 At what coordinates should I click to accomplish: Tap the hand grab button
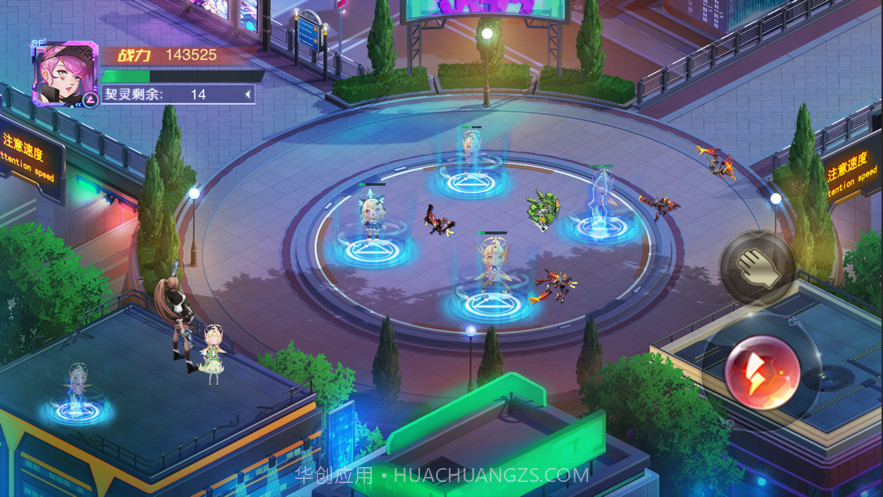pos(757,267)
